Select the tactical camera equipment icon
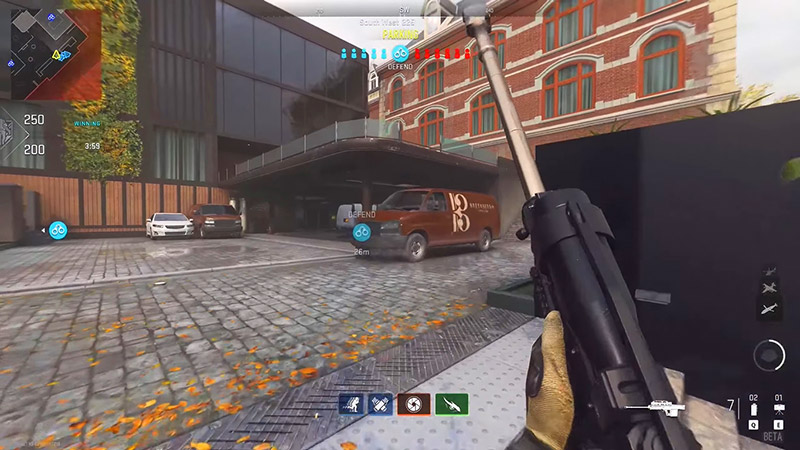Screen dimensions: 800x450 point(779,410)
